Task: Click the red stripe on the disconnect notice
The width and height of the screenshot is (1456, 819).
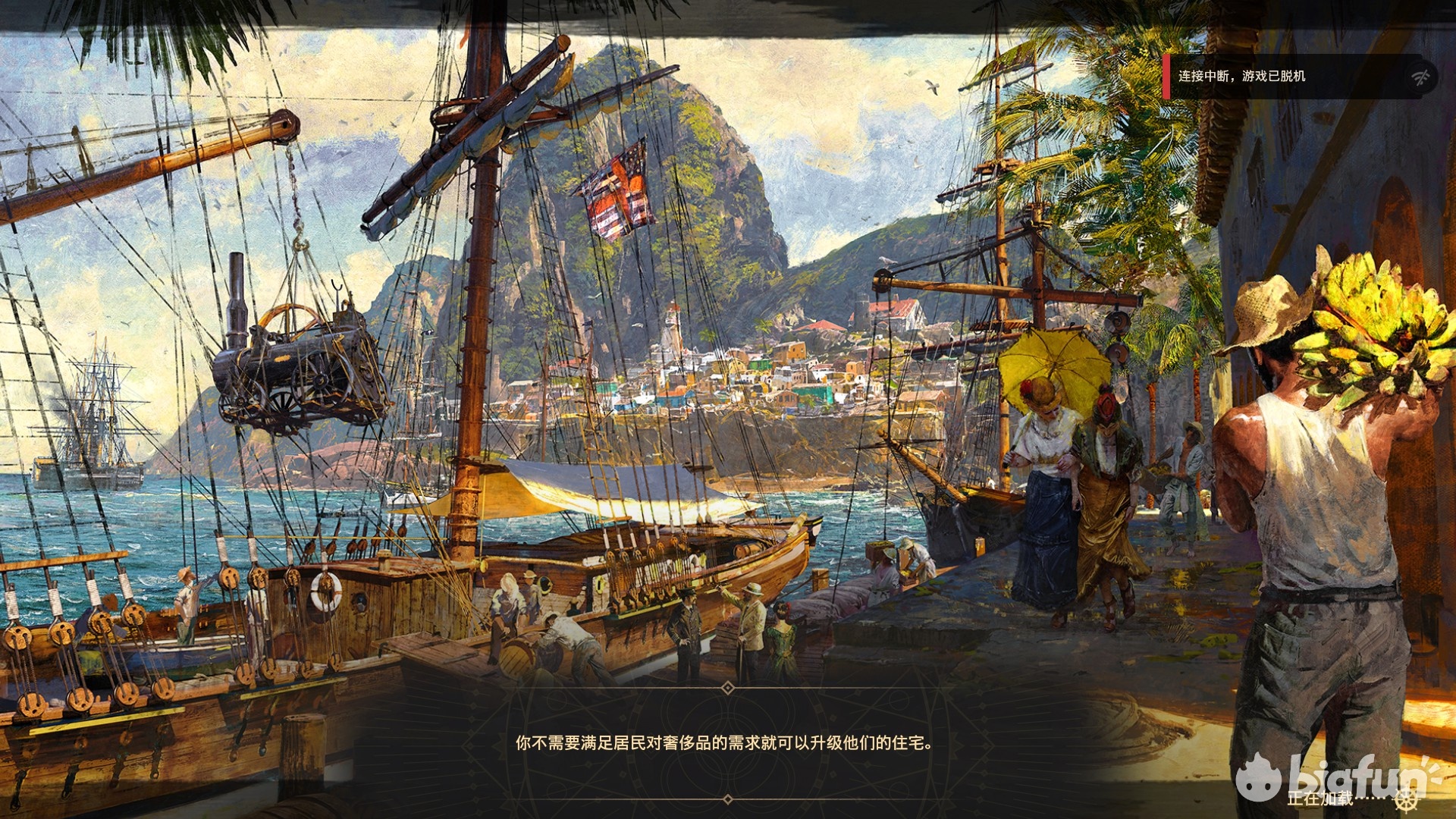Action: coord(1168,77)
